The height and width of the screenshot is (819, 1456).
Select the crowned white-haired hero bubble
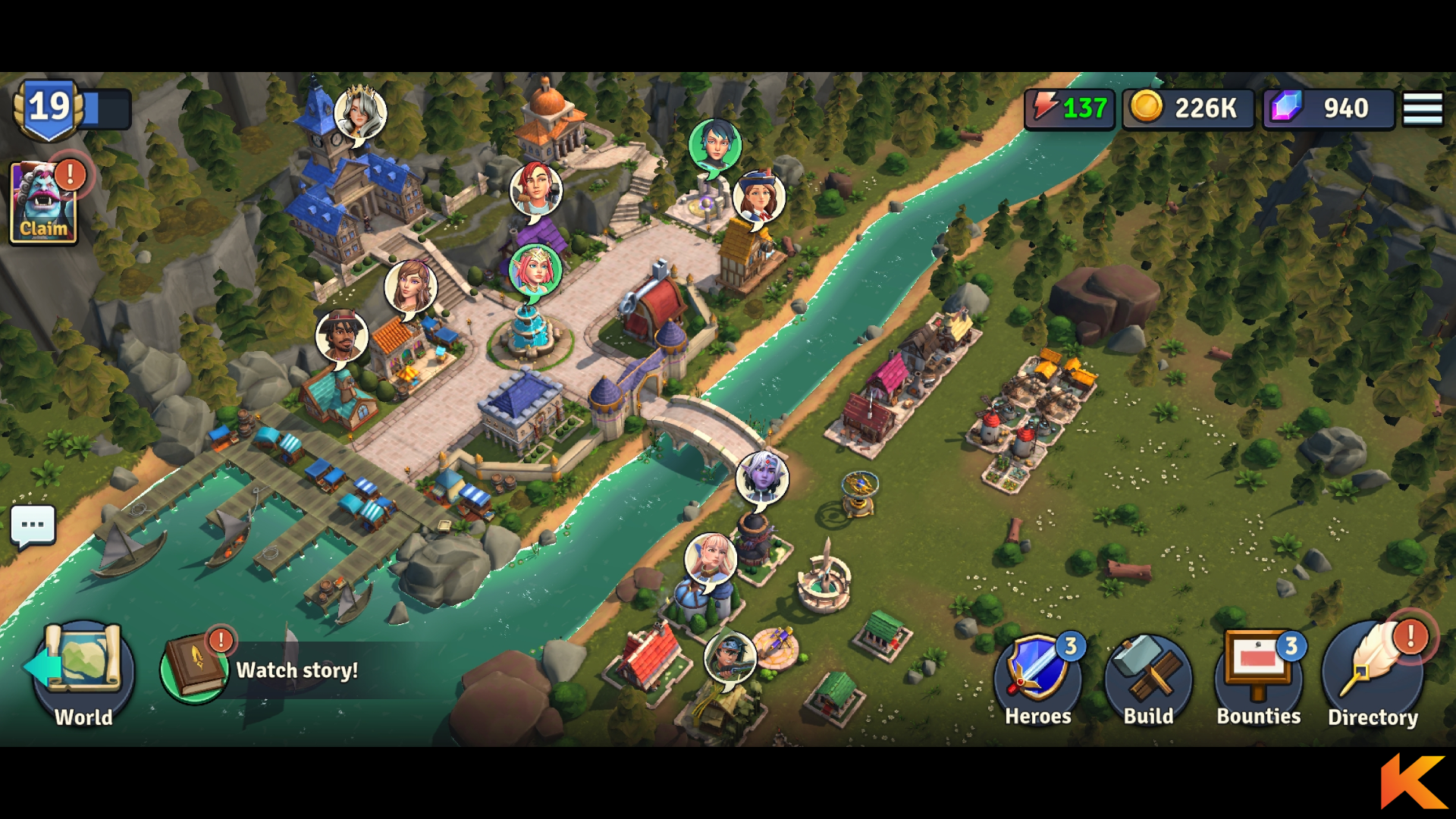360,114
